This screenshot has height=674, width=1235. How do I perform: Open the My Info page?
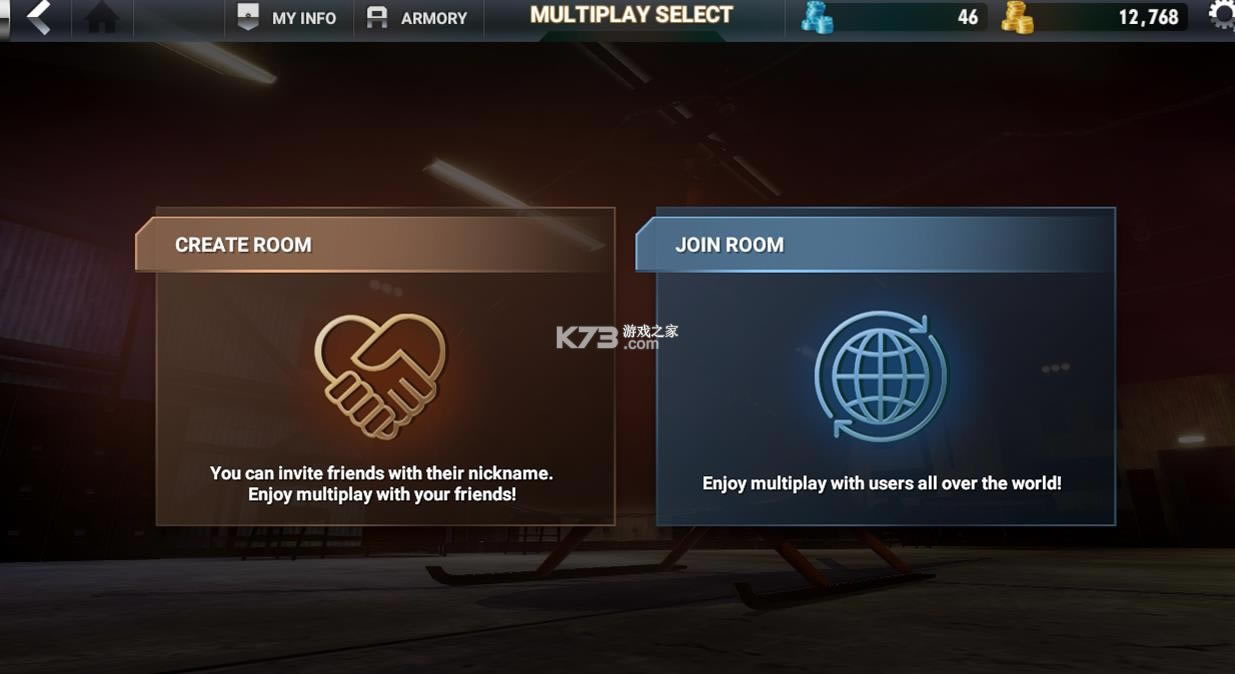point(288,18)
